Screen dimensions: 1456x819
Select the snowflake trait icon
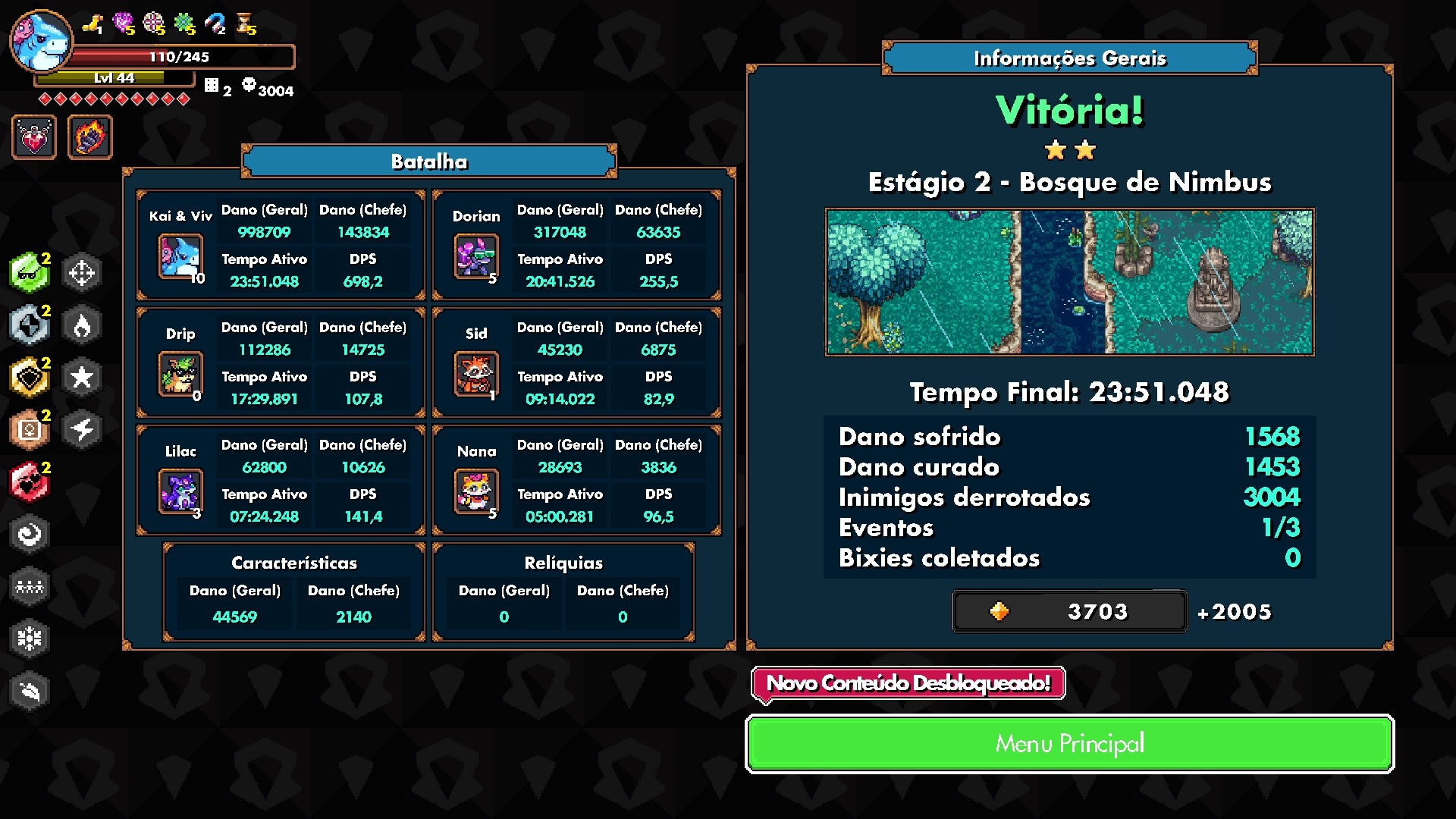(x=29, y=639)
